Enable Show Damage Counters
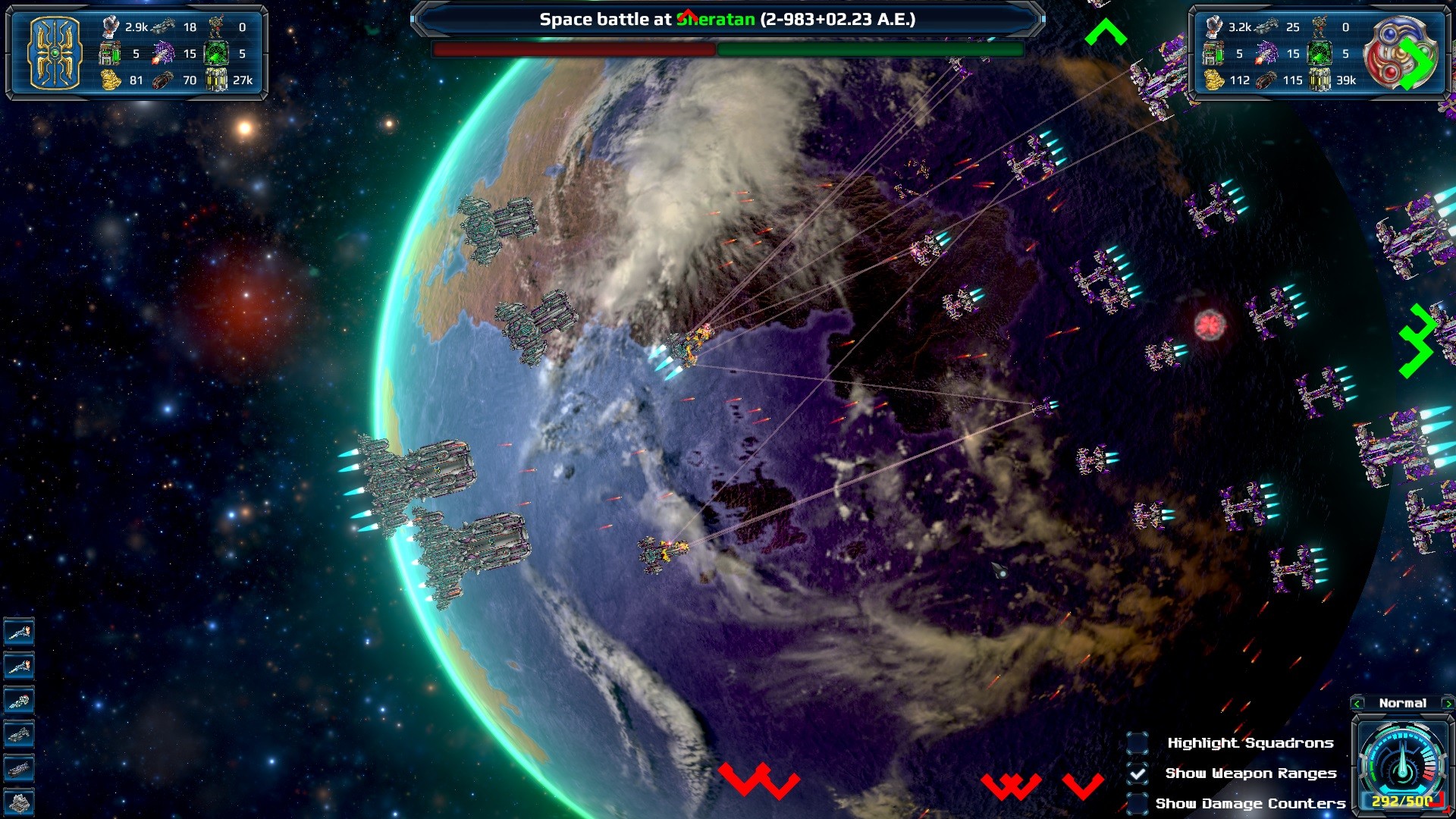This screenshot has height=819, width=1456. pyautogui.click(x=1137, y=803)
